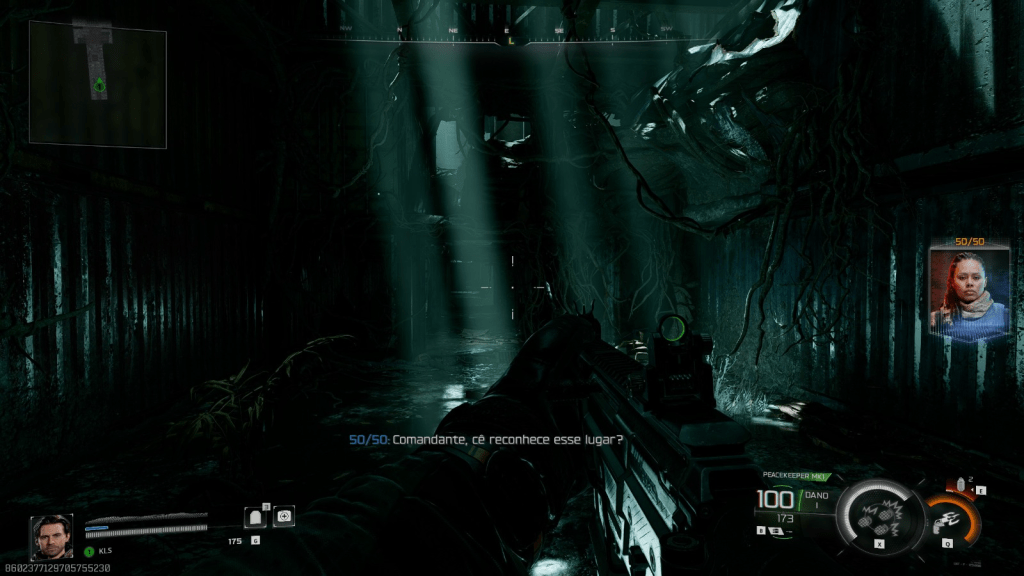
Task: Click the Peacekeeper MK1 weapon label
Action: point(790,476)
